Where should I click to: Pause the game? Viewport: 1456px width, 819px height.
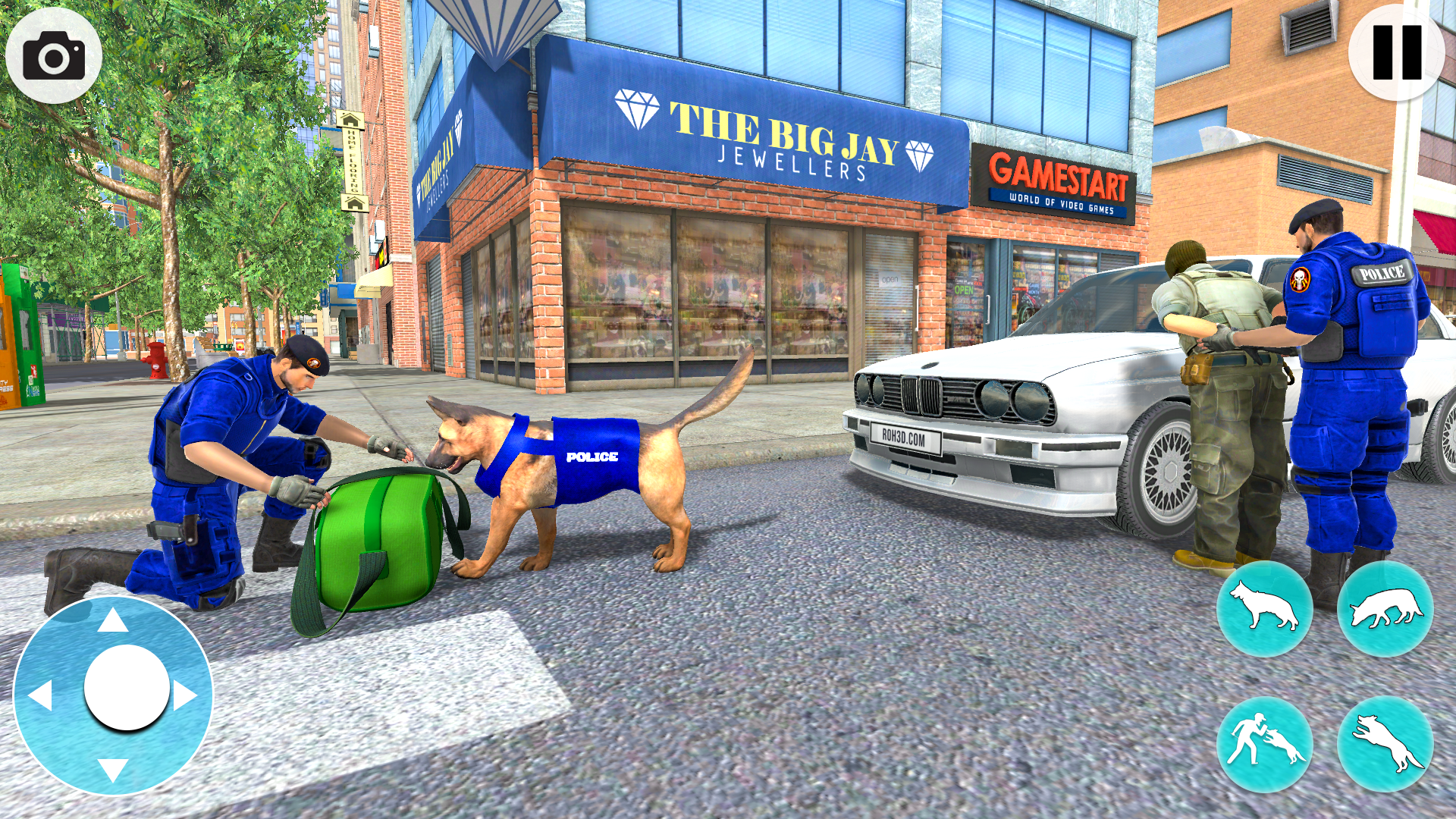click(x=1399, y=53)
